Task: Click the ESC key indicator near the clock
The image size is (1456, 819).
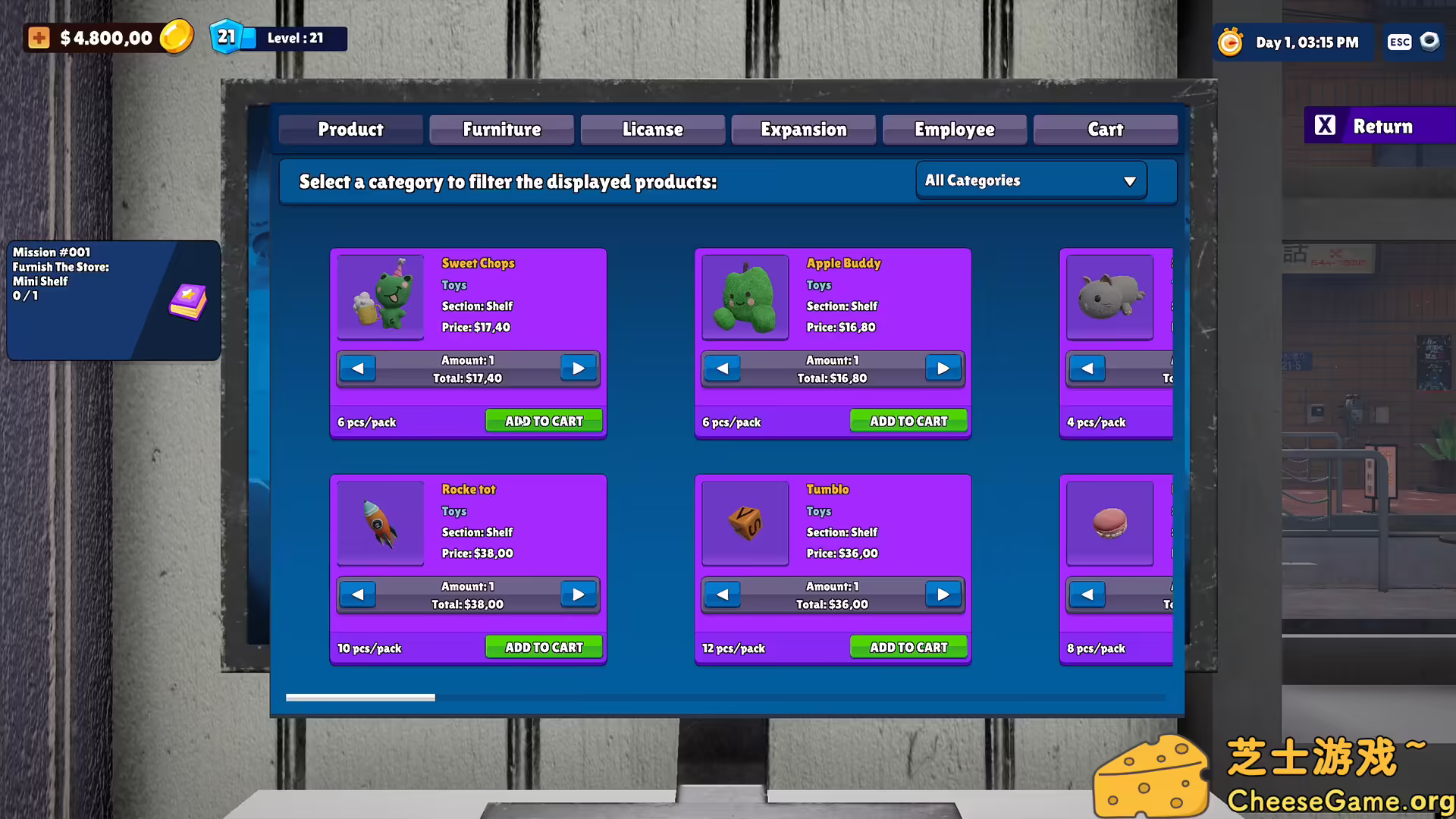Action: (1399, 42)
